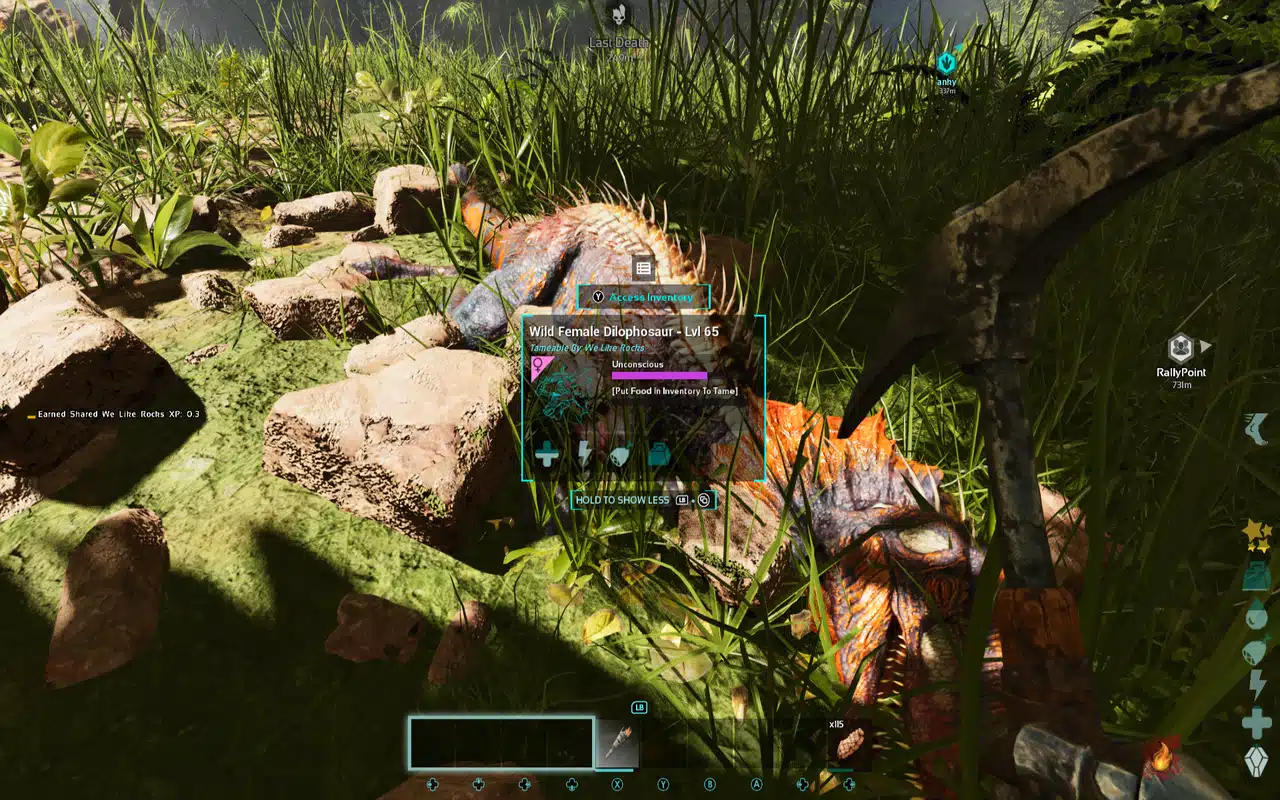Select the Unconscious torpor progress bar
The width and height of the screenshot is (1280, 800).
tap(659, 376)
